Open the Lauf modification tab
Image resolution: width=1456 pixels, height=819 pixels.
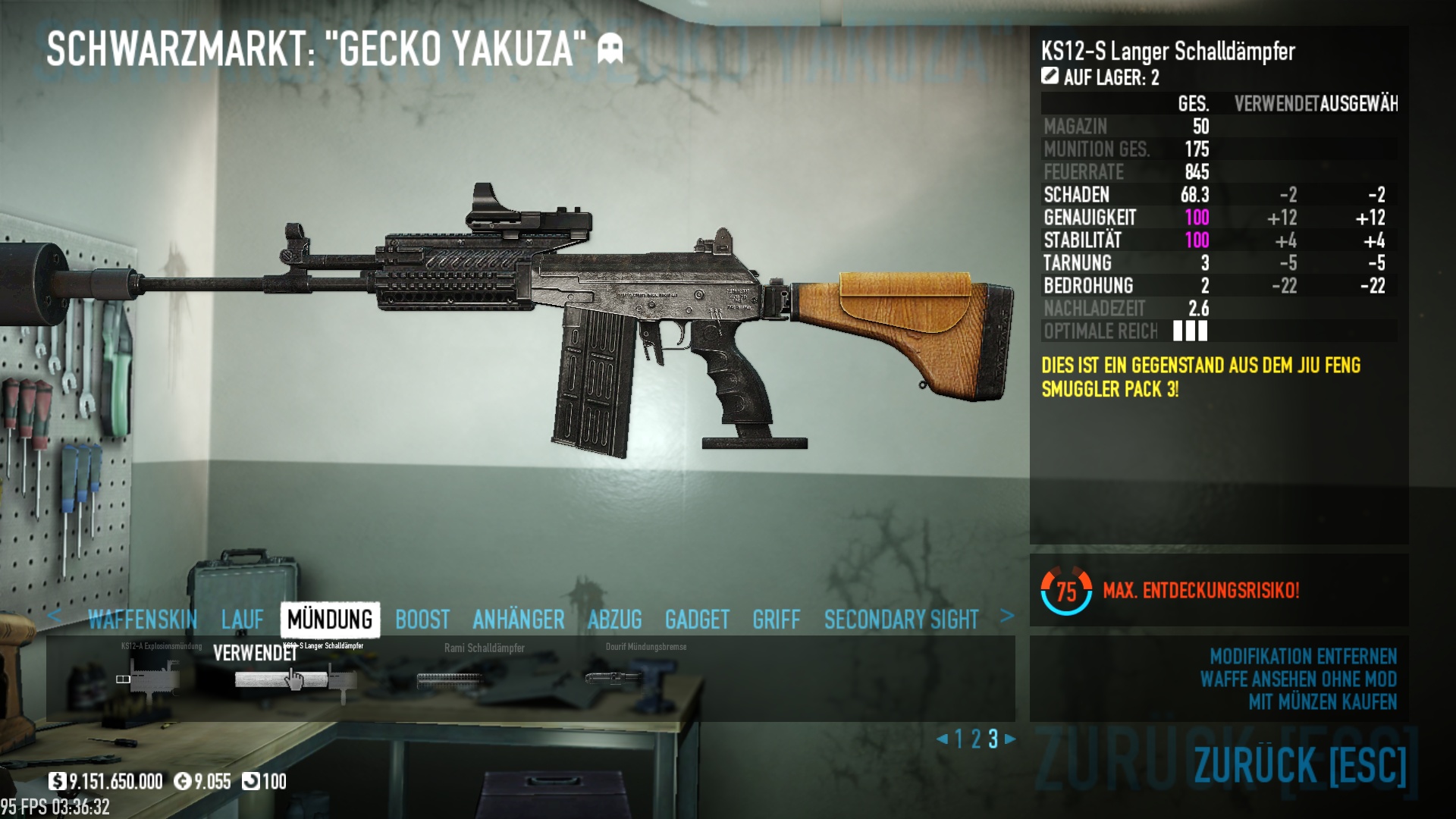[243, 620]
